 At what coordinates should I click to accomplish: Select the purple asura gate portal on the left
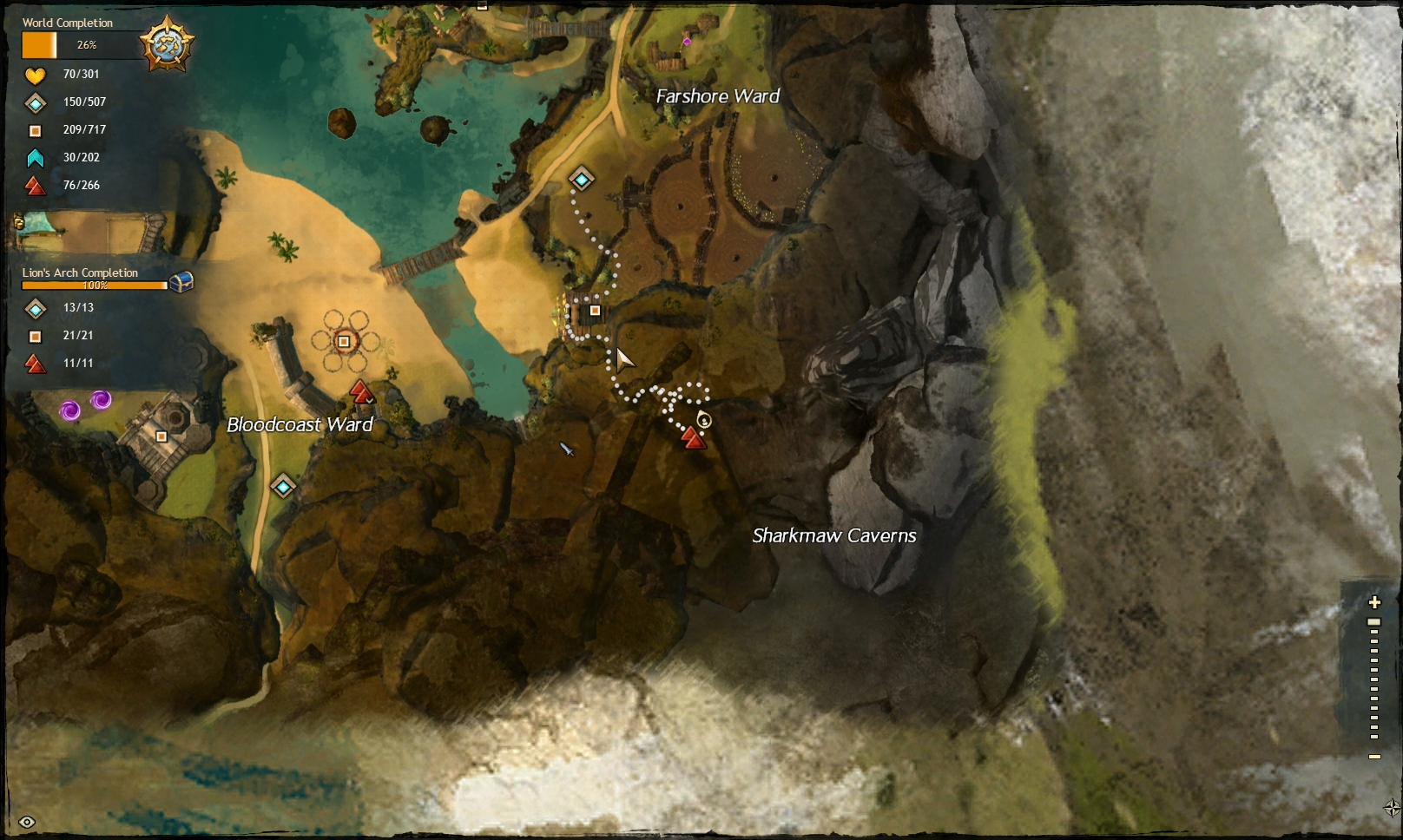(x=72, y=409)
